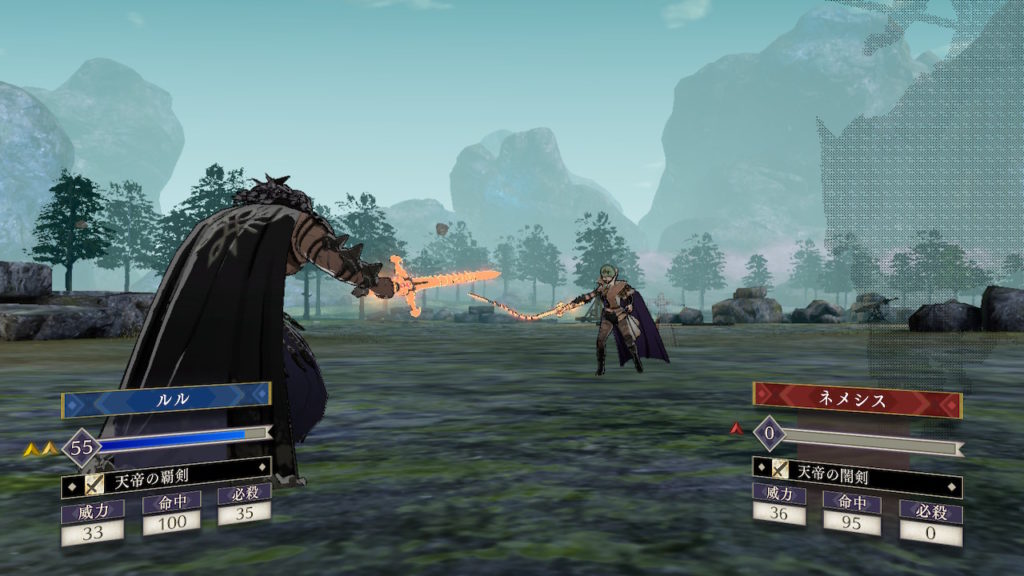Select the 天帝の闇剣 weapon label
1024x576 pixels.
857,469
